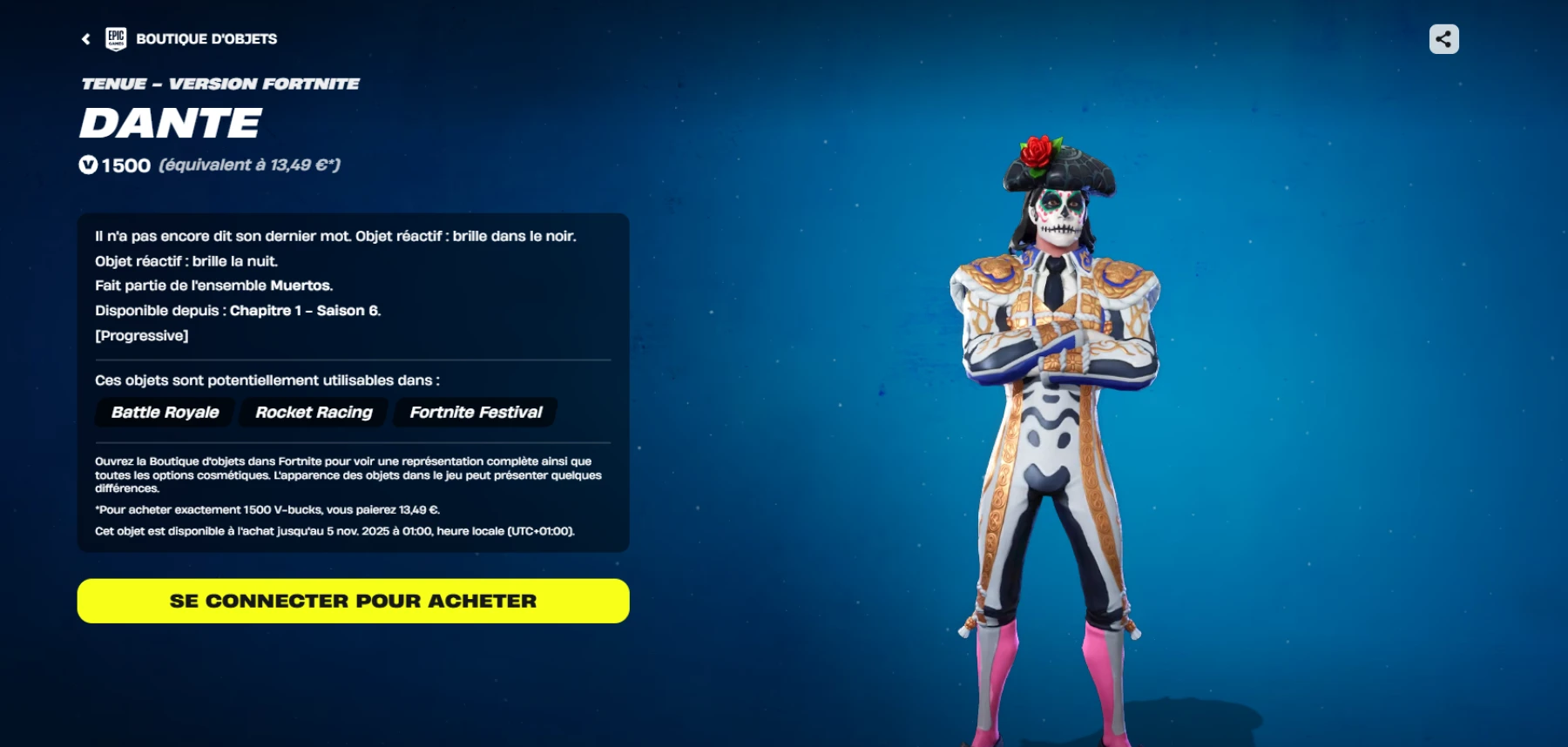The height and width of the screenshot is (747, 1568).
Task: Click the SE CONNECTER POUR ACHETER button
Action: (353, 601)
